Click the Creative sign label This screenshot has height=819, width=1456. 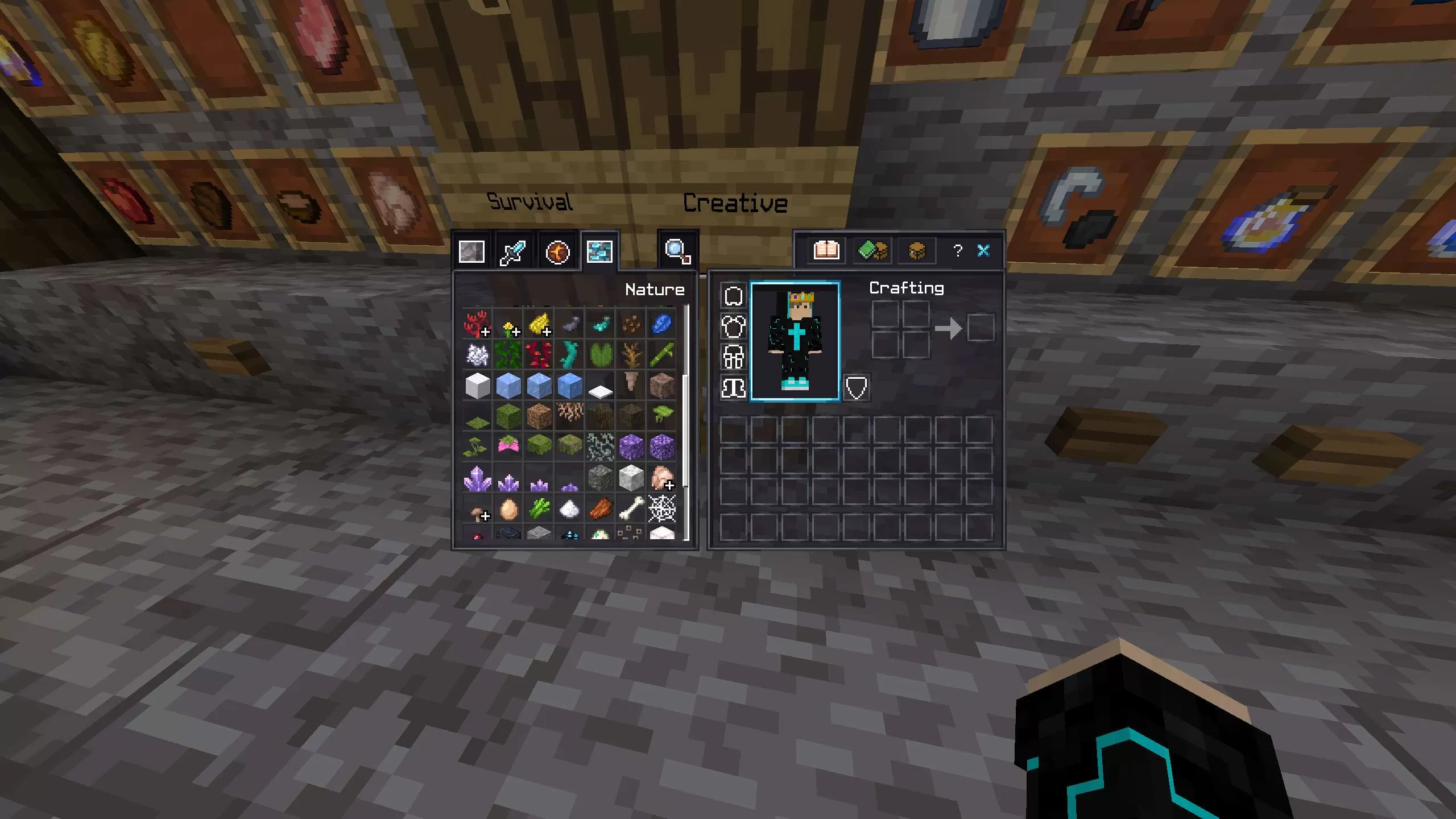coord(737,203)
